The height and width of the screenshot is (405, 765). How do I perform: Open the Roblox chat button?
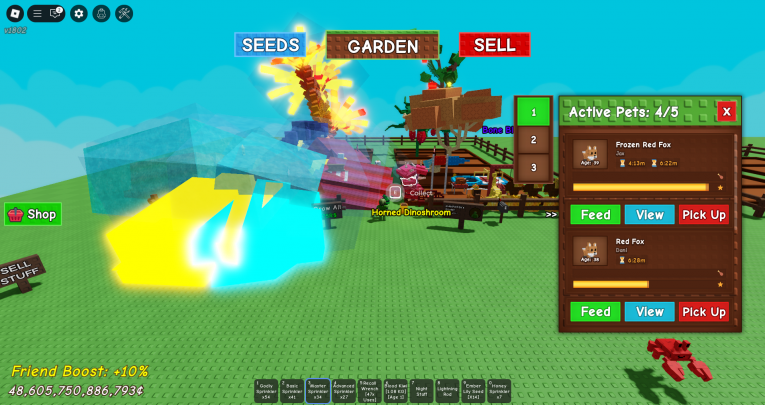click(57, 14)
